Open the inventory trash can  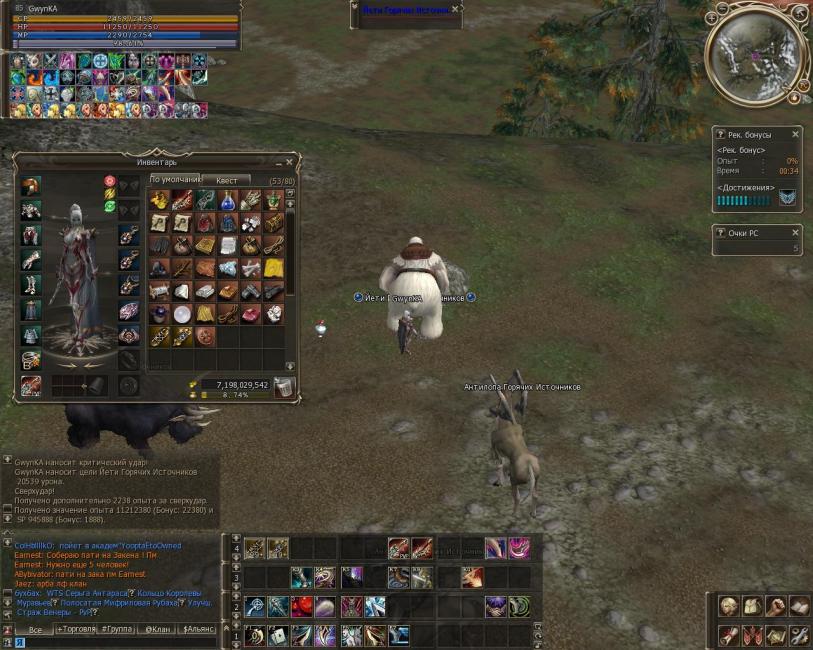(284, 387)
